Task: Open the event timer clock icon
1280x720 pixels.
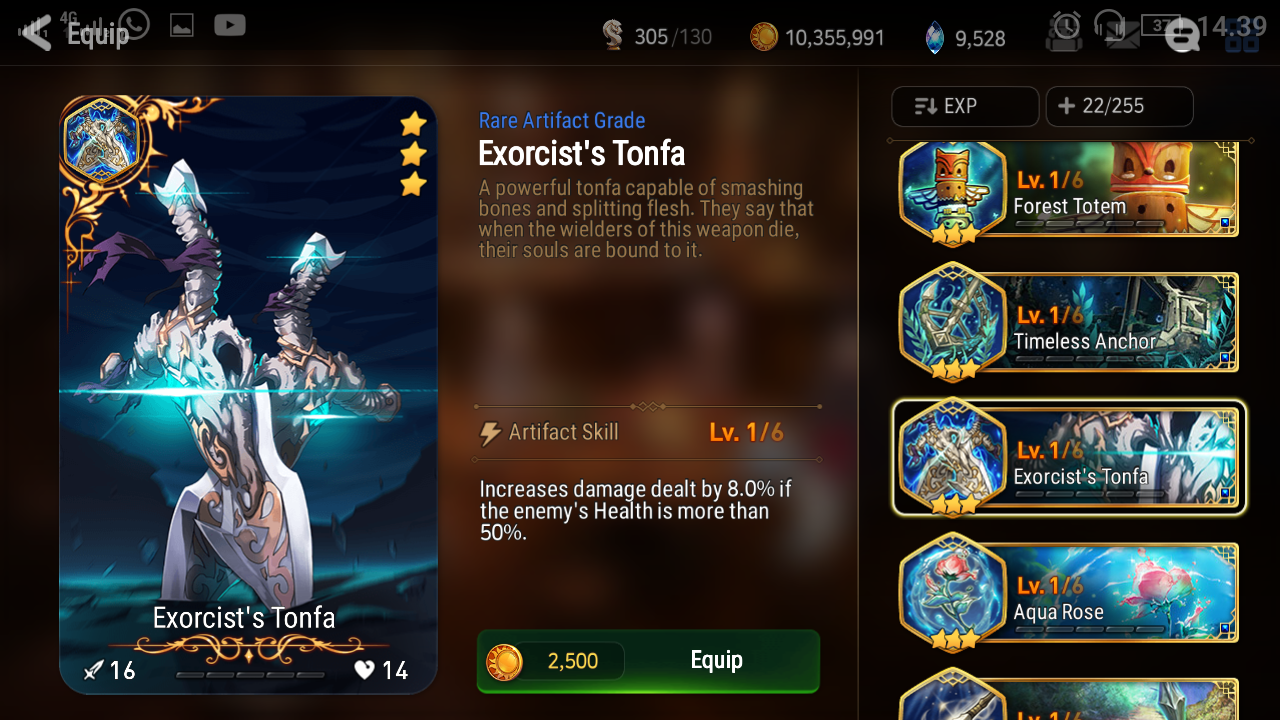Action: click(x=1064, y=30)
